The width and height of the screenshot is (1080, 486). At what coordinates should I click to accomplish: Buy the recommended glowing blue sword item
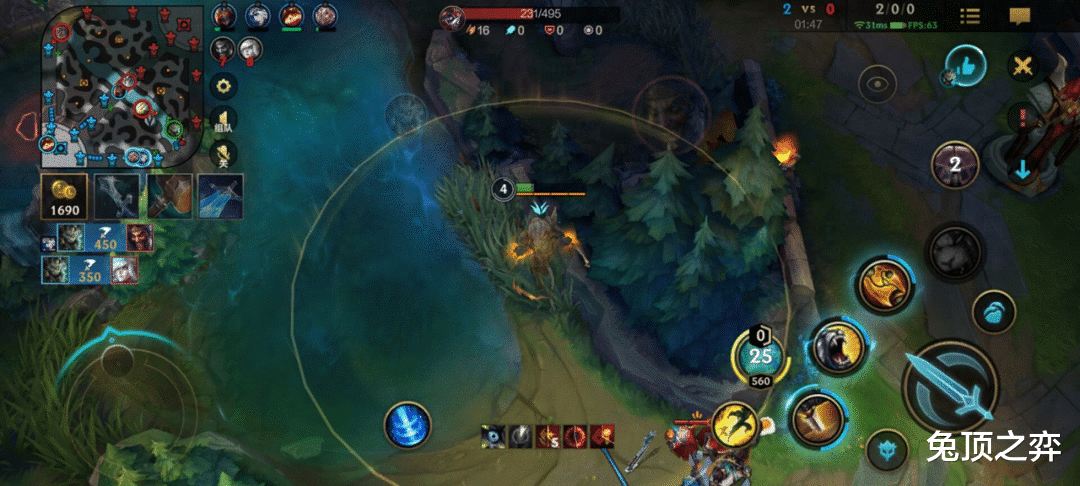pyautogui.click(x=221, y=195)
